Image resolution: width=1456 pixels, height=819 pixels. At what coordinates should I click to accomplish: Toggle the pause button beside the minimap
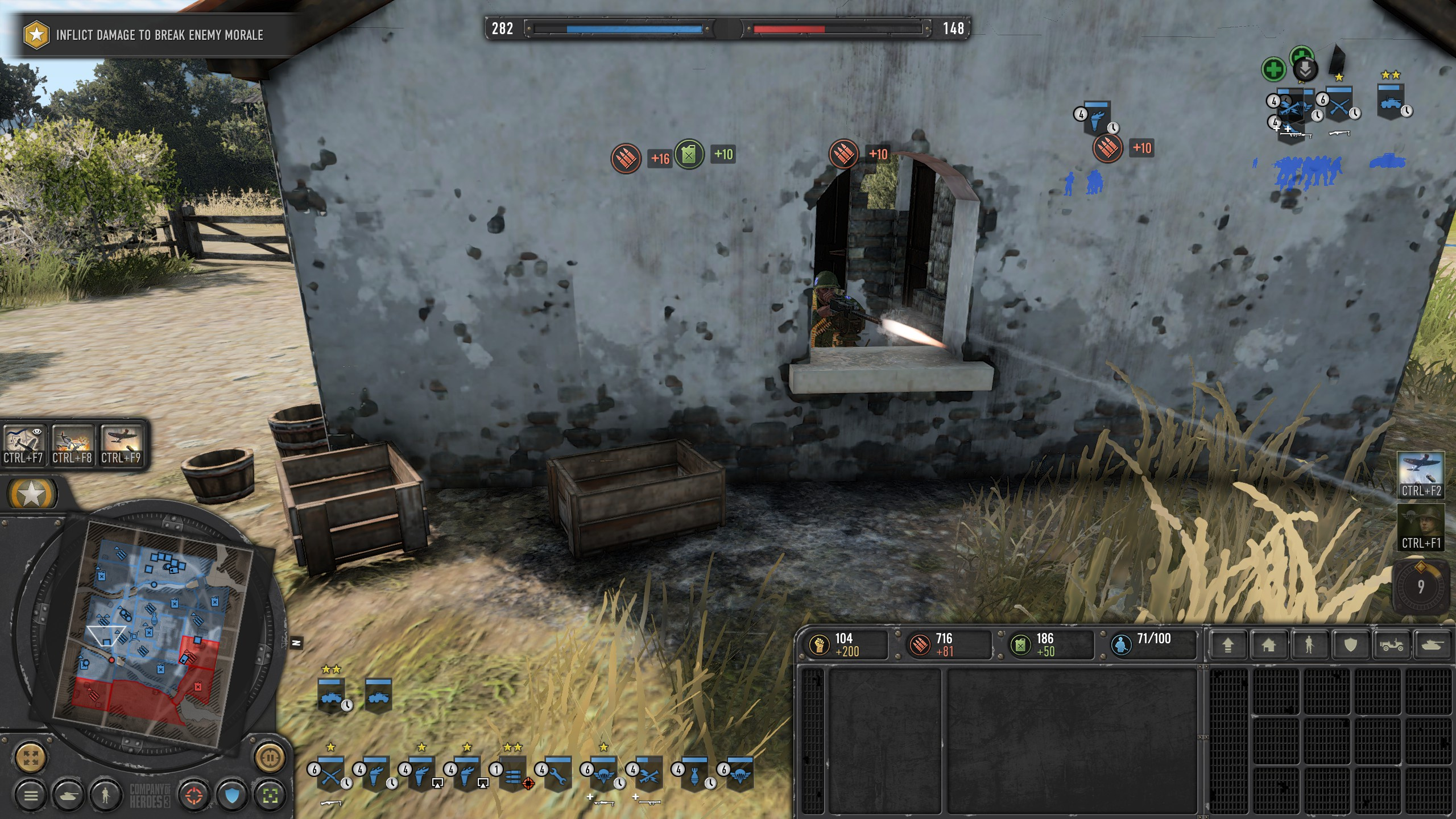click(270, 758)
